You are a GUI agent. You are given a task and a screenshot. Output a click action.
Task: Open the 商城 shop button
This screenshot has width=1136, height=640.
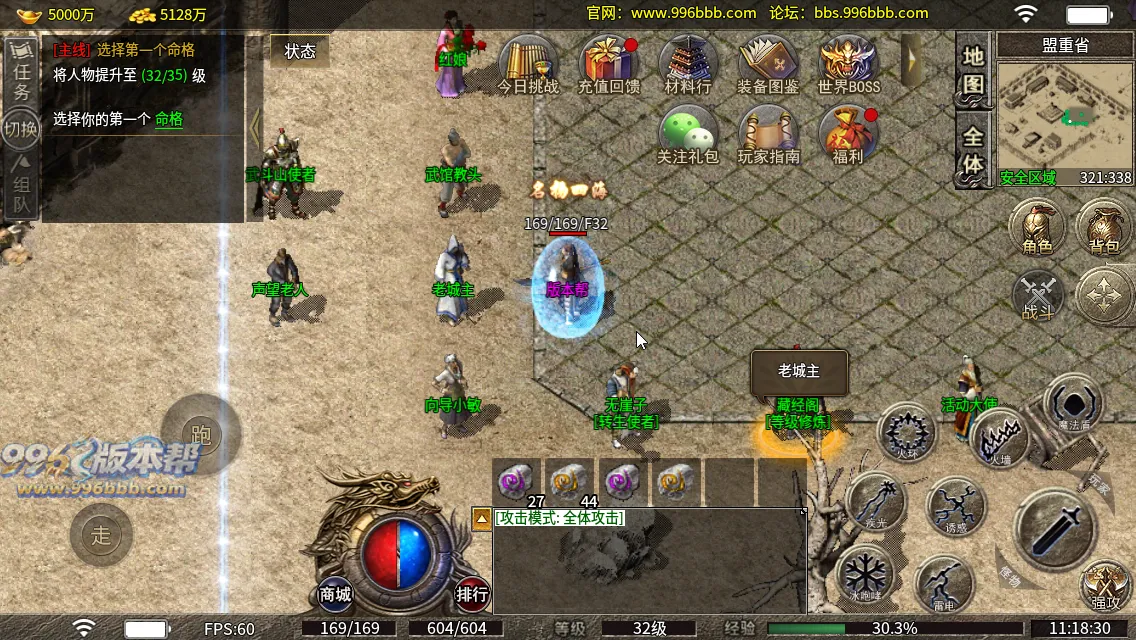coord(336,595)
